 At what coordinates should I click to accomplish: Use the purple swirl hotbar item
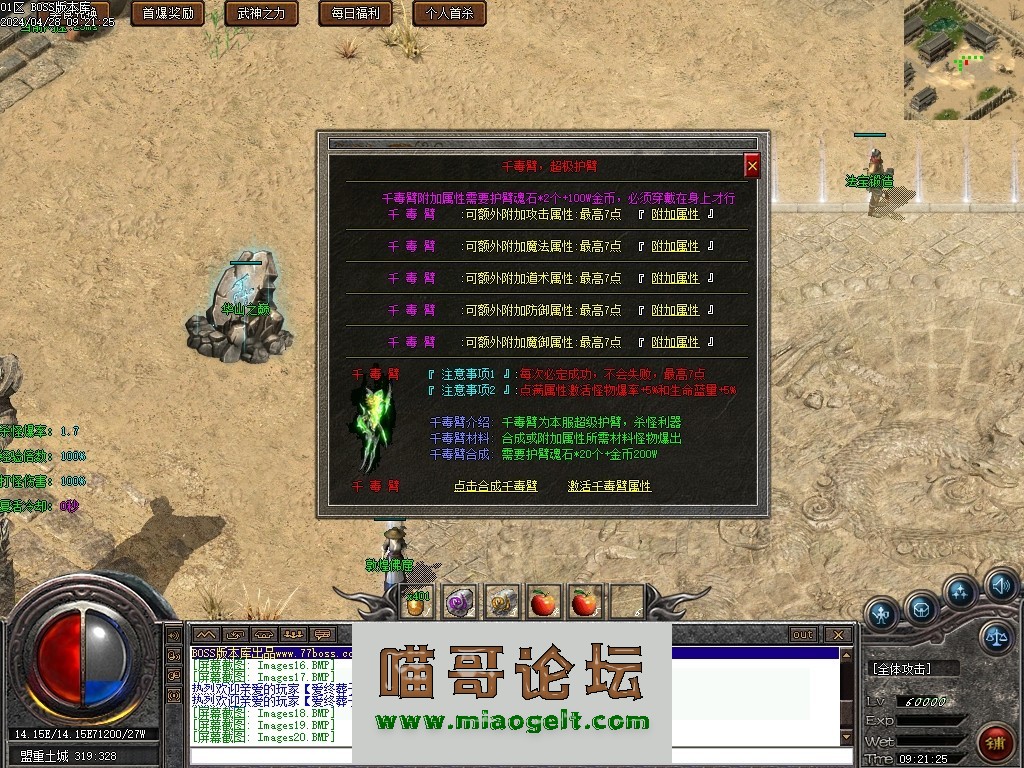(459, 601)
